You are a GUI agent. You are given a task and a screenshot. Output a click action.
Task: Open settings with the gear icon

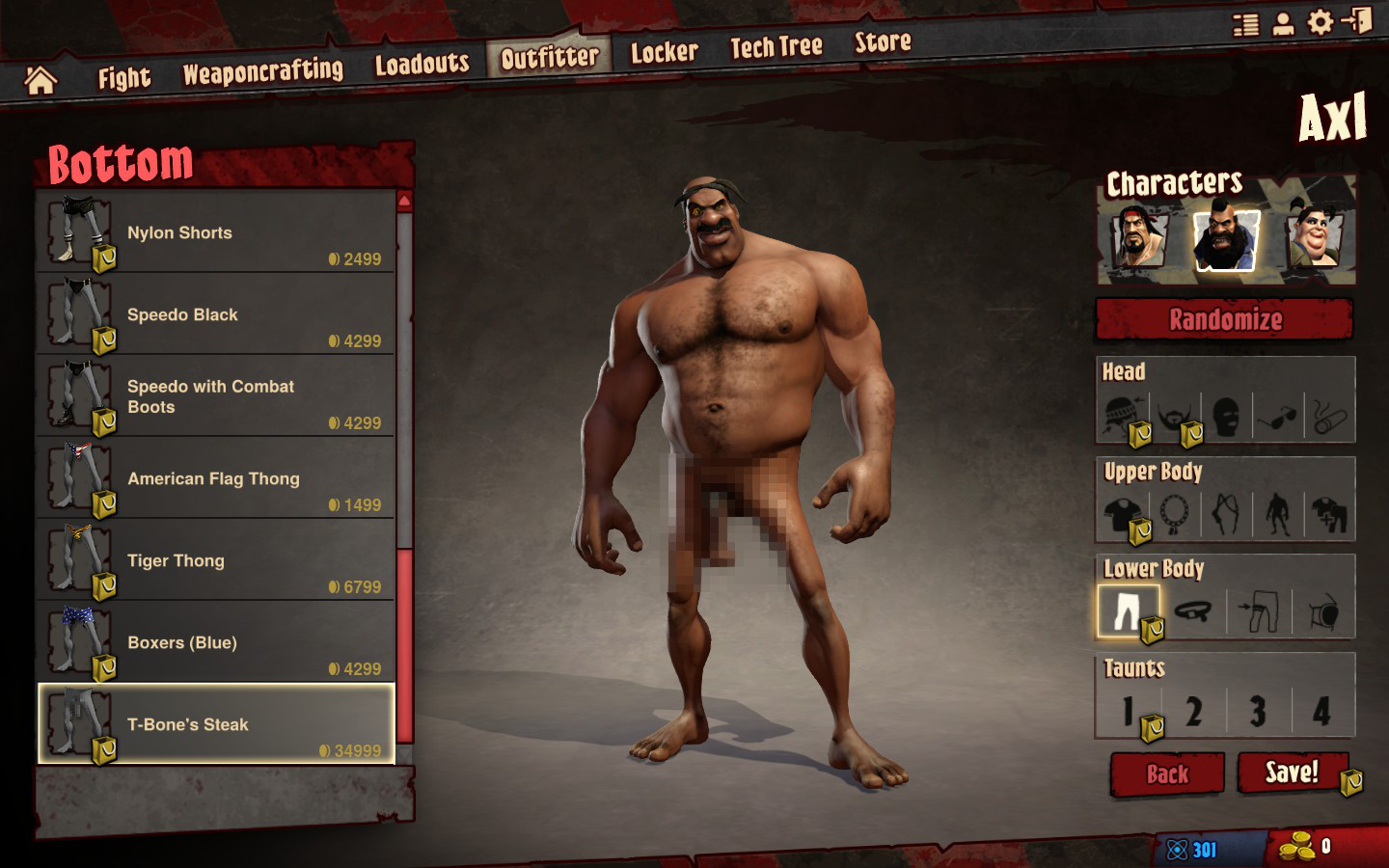coord(1320,22)
